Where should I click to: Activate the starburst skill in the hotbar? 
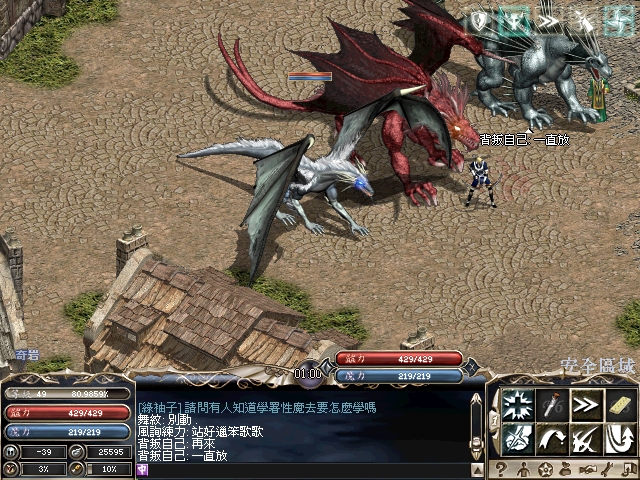pos(518,404)
